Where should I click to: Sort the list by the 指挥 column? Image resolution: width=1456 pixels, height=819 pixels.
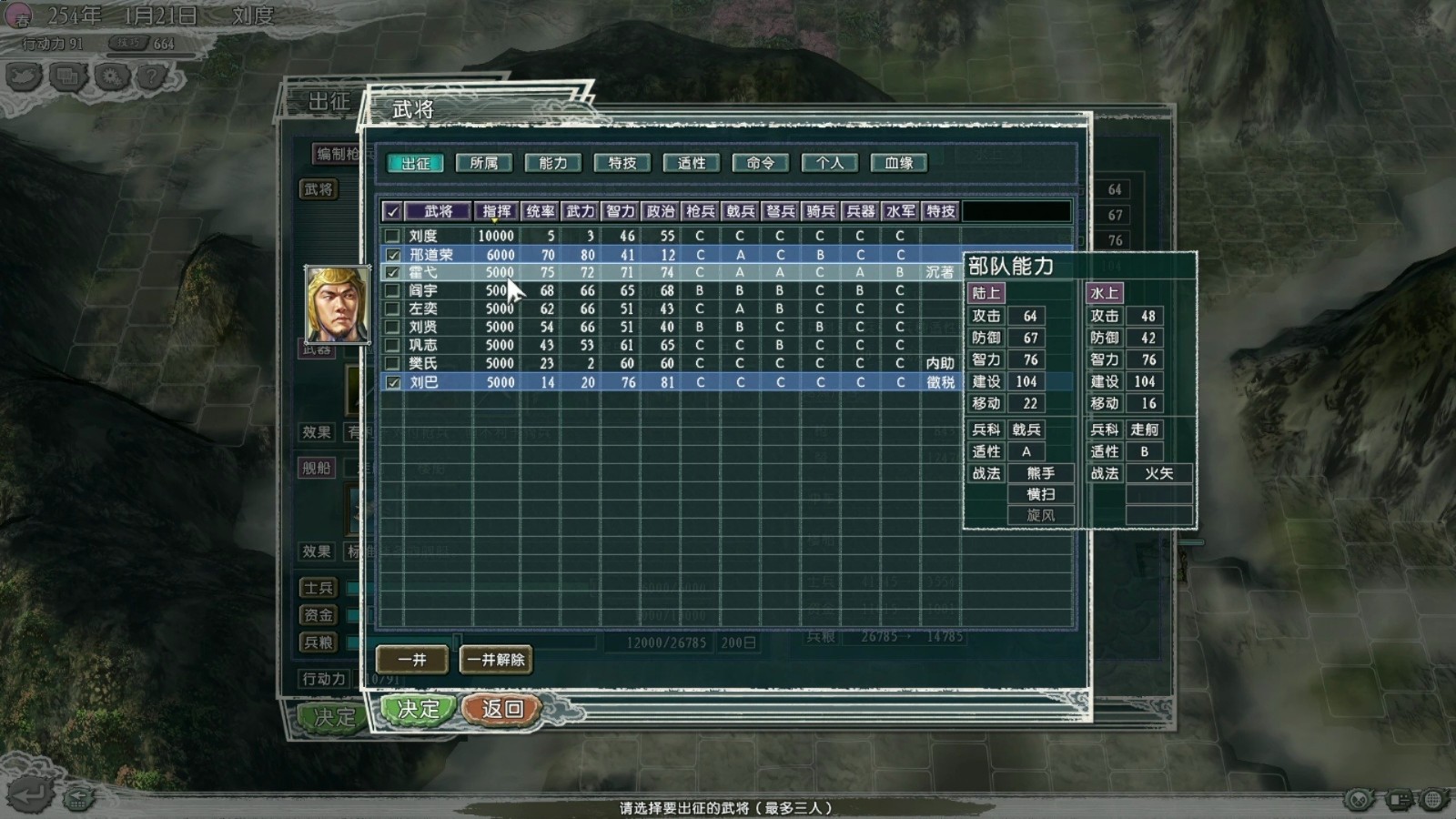496,211
